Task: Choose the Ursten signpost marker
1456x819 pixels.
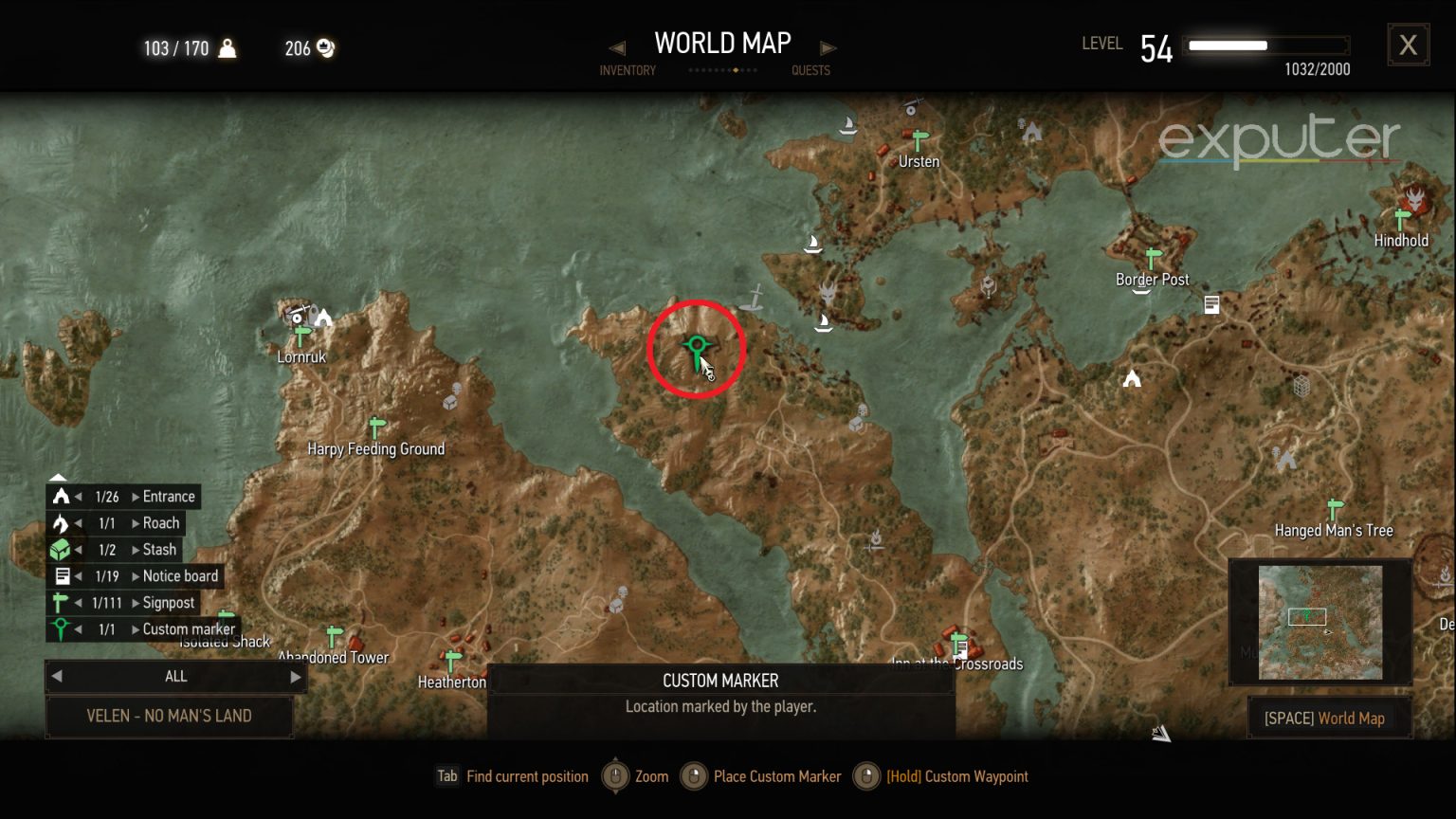Action: (918, 142)
